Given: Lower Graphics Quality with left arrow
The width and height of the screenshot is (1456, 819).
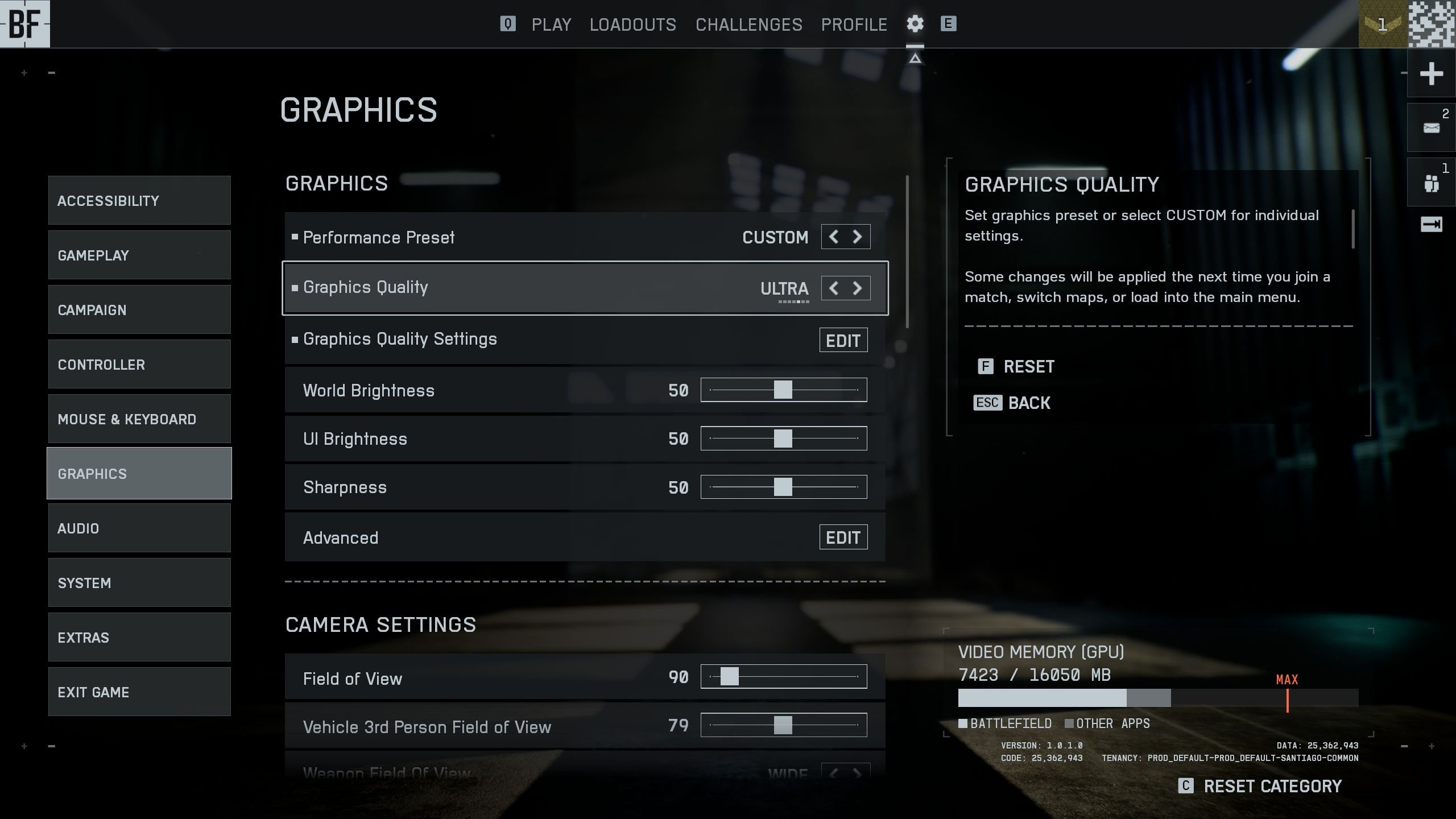Looking at the screenshot, I should click(834, 288).
